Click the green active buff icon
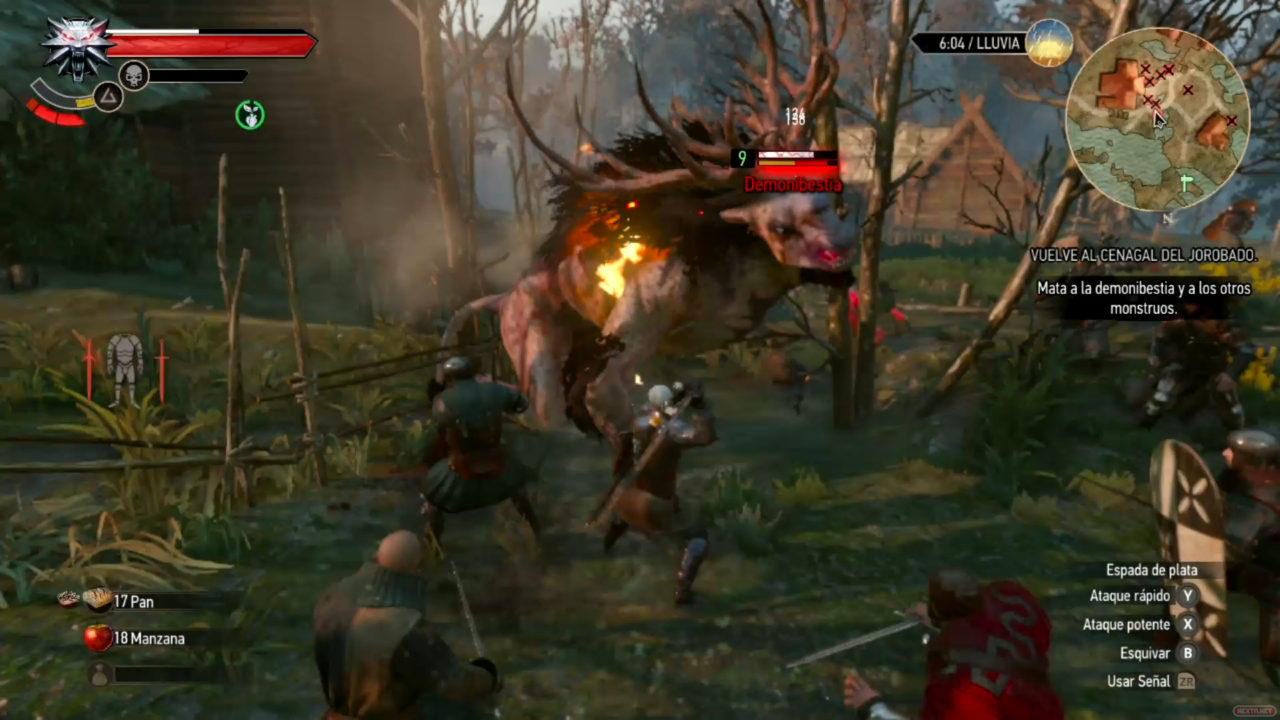 click(250, 115)
